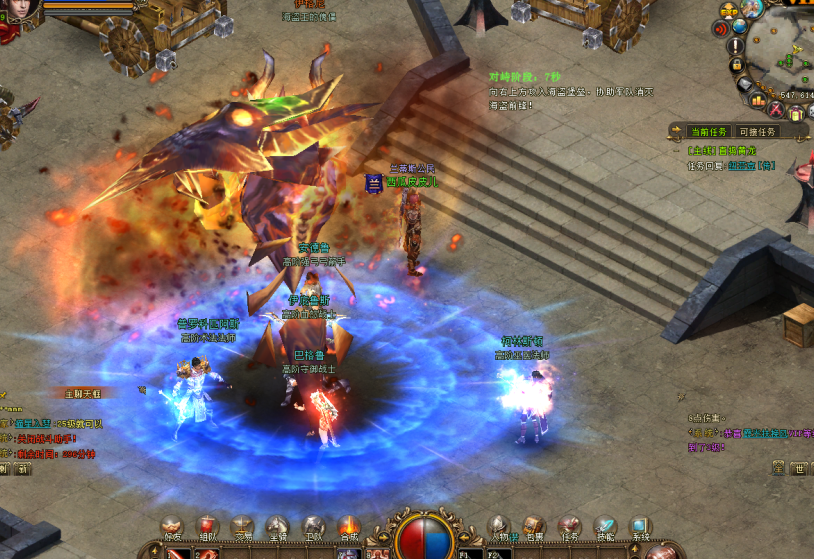
Task: Open the 系统 (system) menu
Action: pyautogui.click(x=640, y=527)
